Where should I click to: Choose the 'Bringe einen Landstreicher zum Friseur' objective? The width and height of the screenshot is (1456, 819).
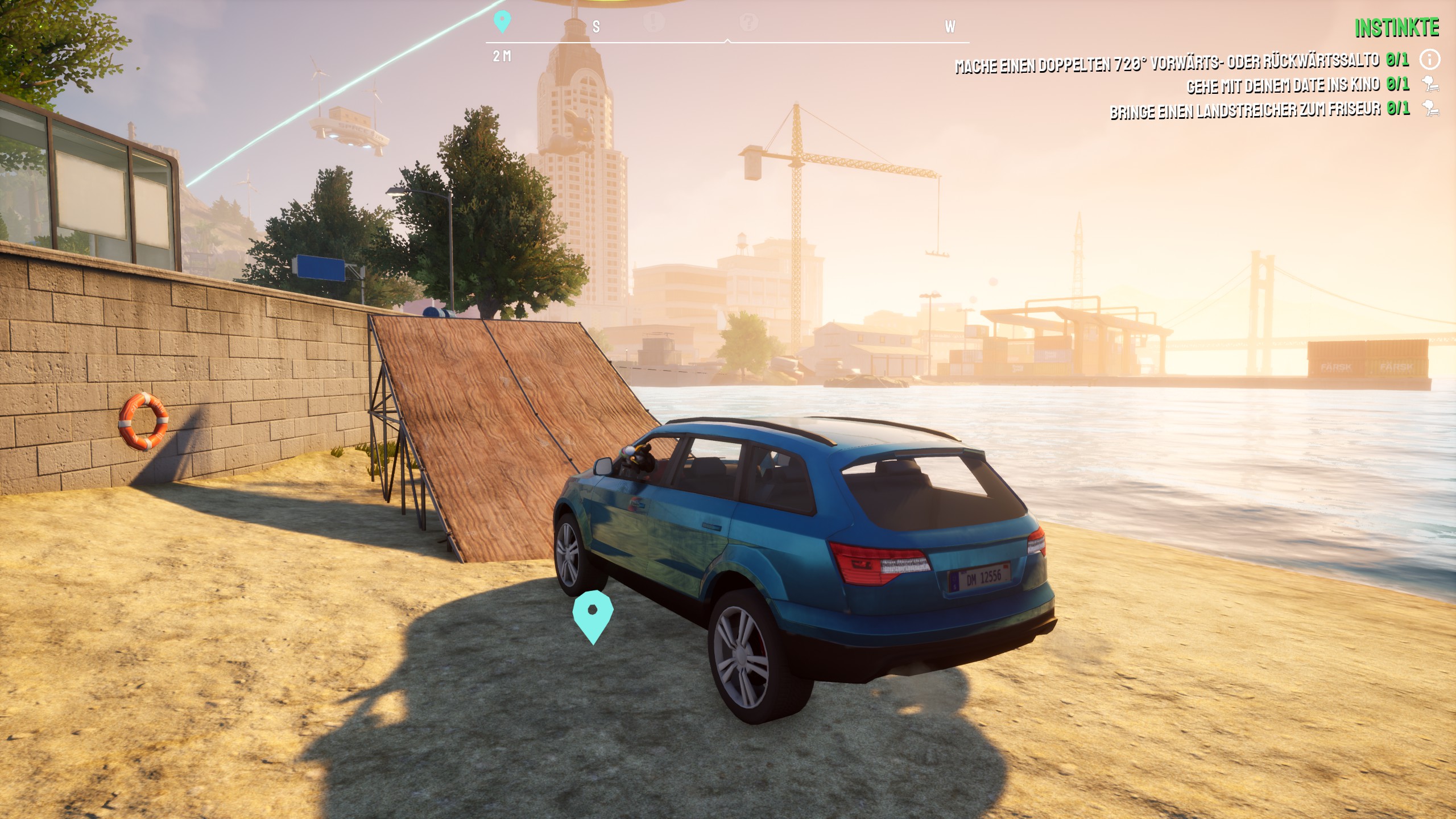[x=1244, y=110]
